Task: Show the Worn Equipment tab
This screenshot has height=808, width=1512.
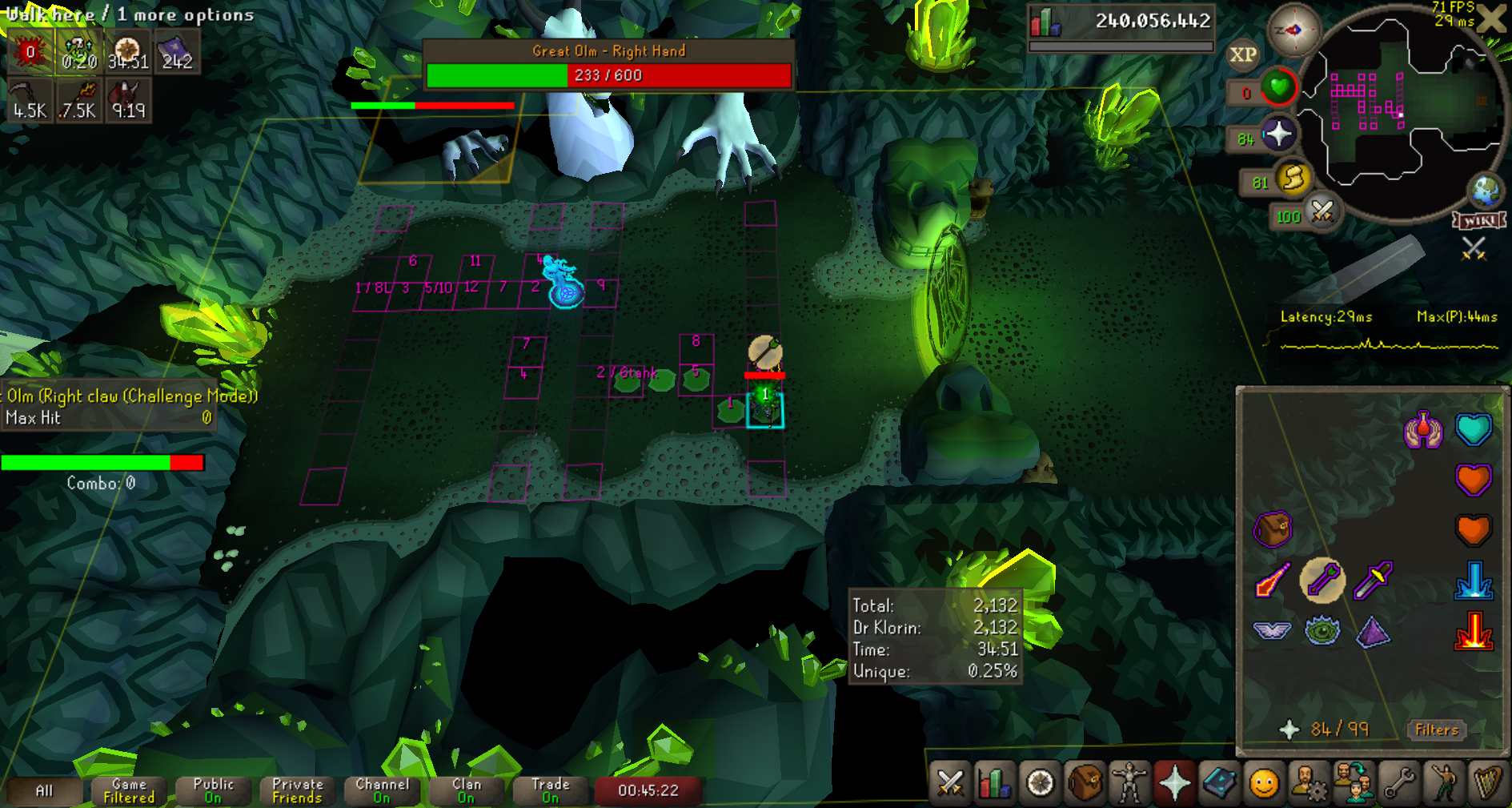Action: coord(1129,782)
